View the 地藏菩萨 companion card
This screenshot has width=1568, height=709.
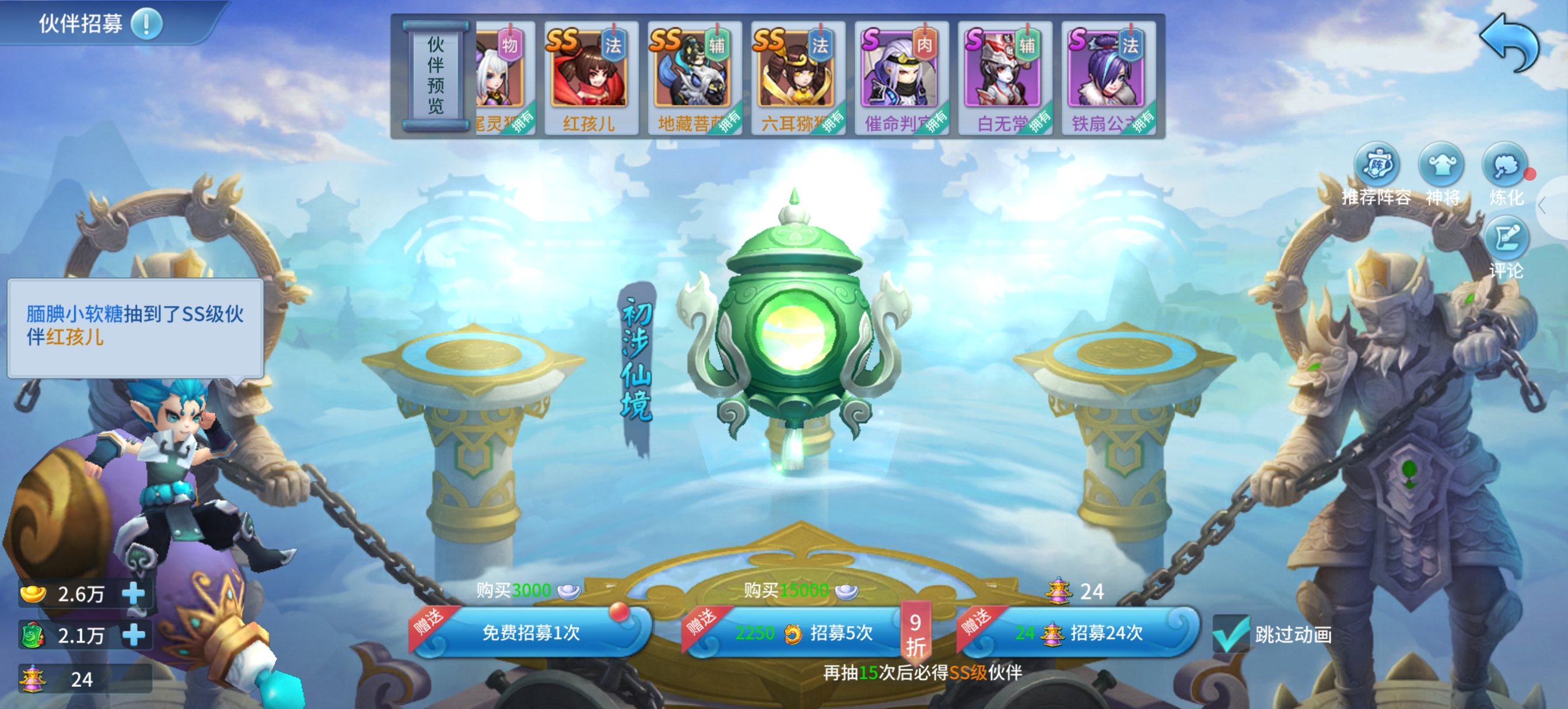pos(694,77)
